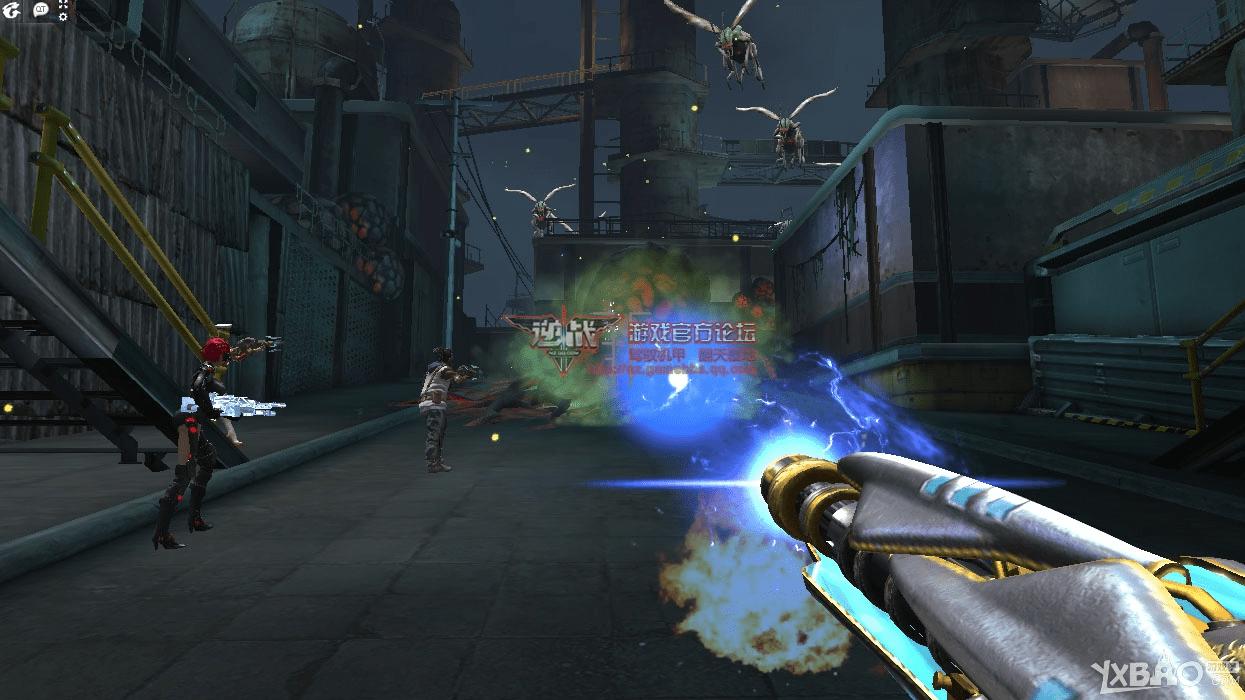This screenshot has height=700, width=1245.
Task: Open the gear settings icon
Action: click(64, 17)
